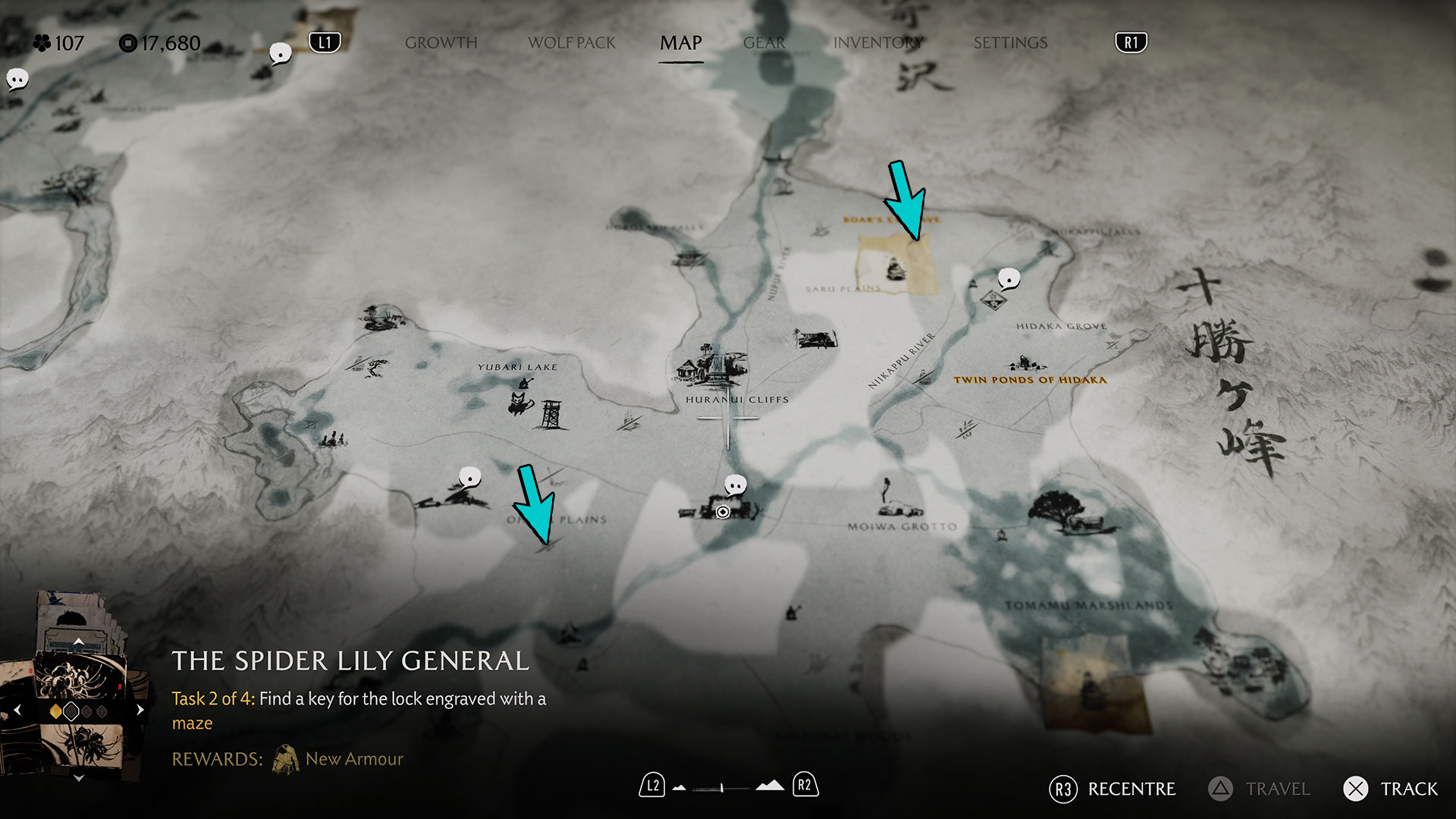Select the speech bubble marker near Hidaka Grove

point(1009,279)
